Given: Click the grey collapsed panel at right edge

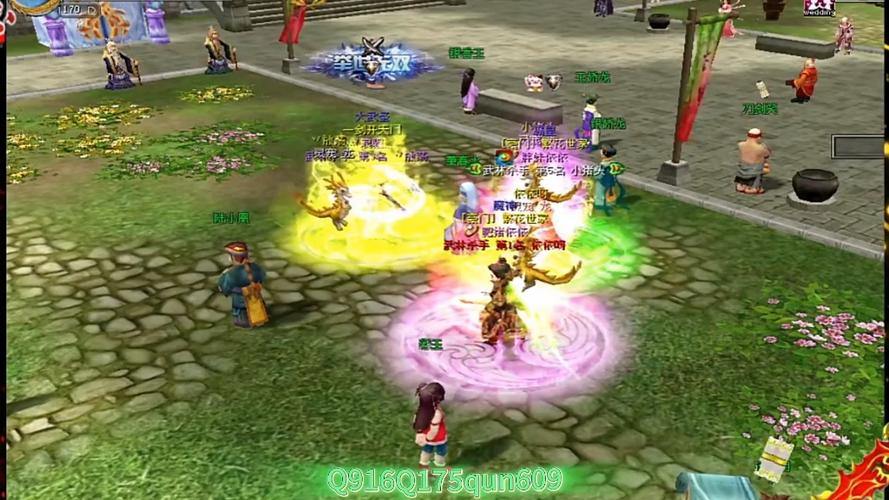Looking at the screenshot, I should (859, 147).
